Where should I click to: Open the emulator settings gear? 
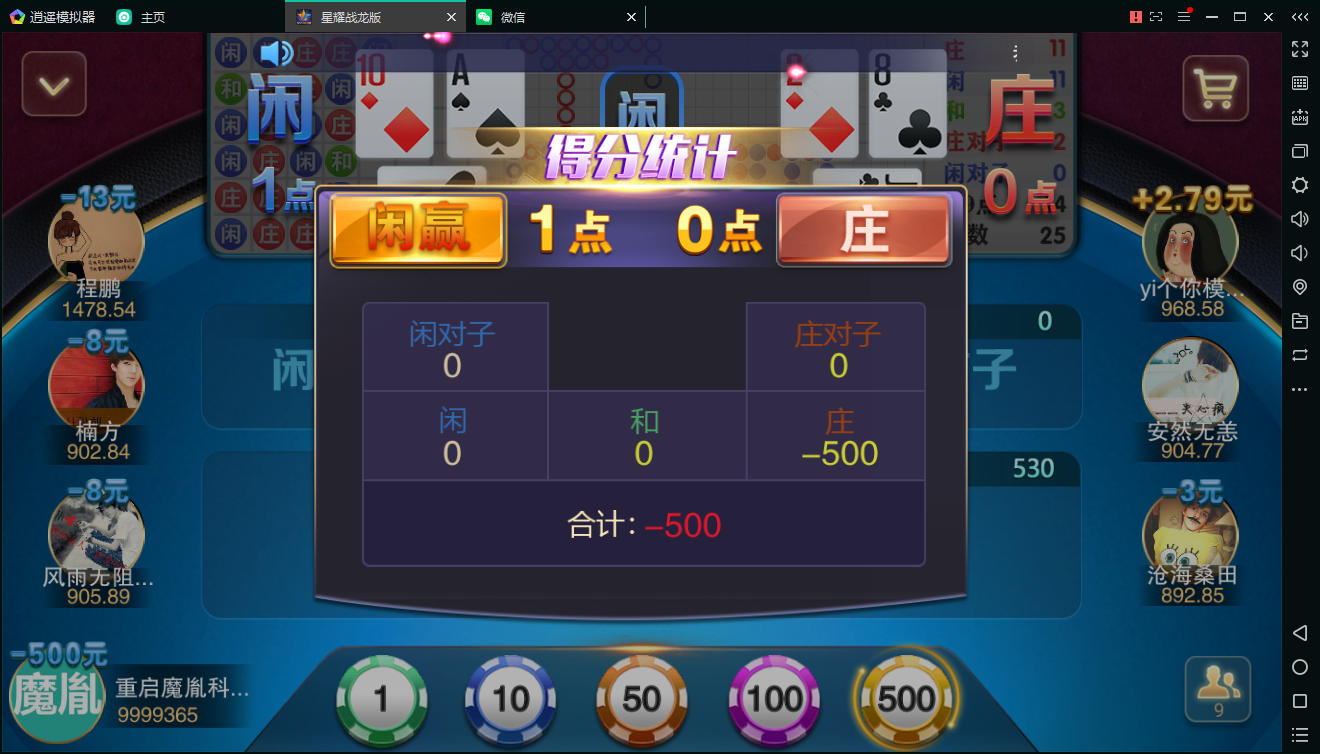pos(1300,185)
